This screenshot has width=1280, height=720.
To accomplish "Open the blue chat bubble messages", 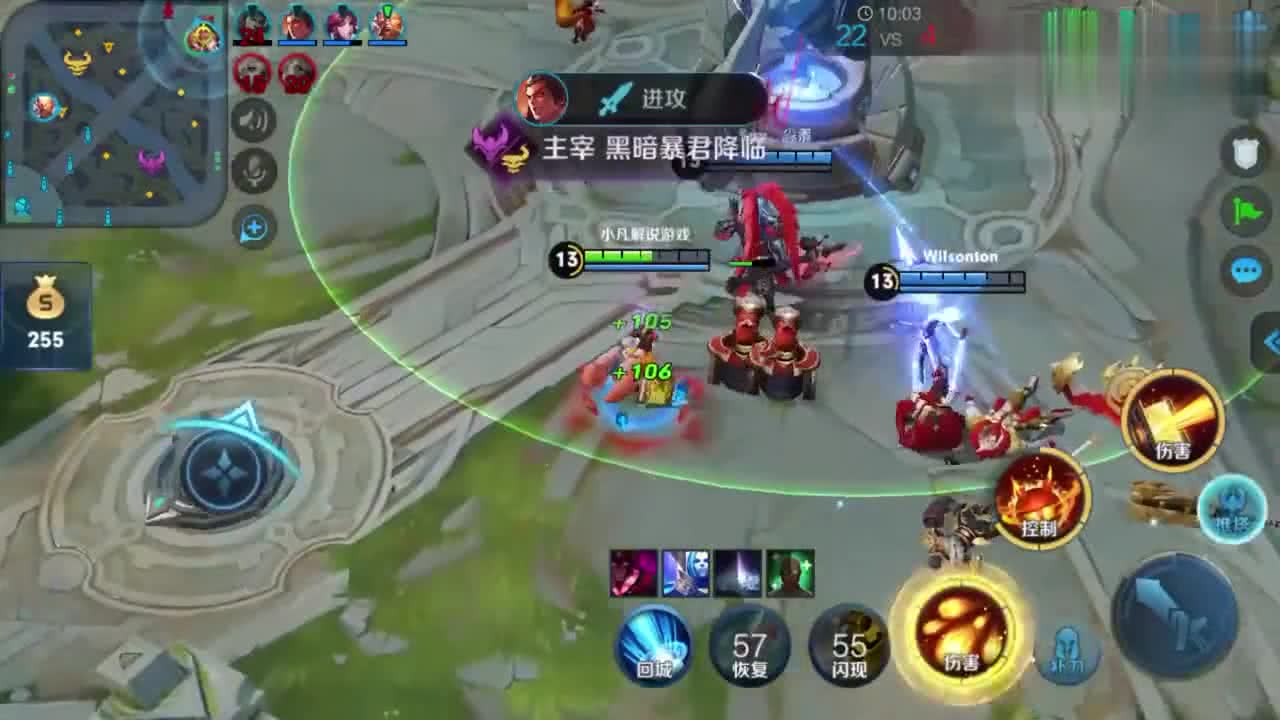I will (x=1244, y=270).
